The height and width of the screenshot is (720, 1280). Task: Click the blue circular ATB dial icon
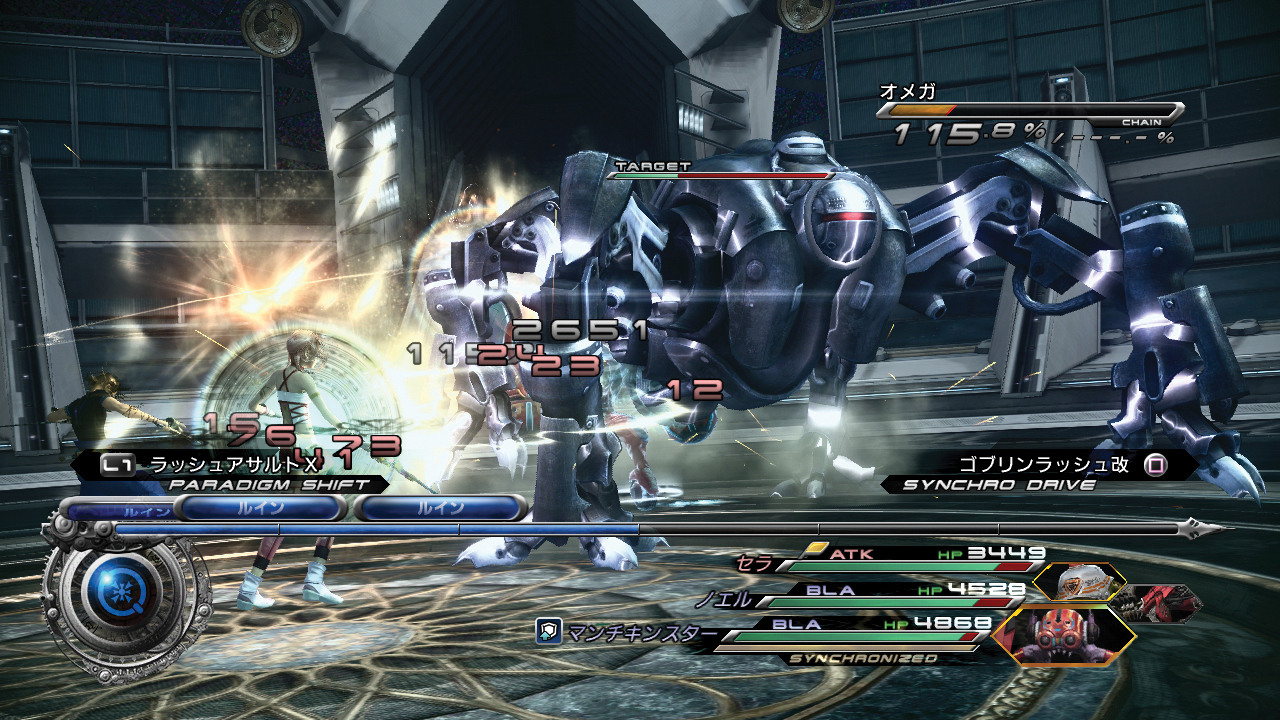(119, 587)
